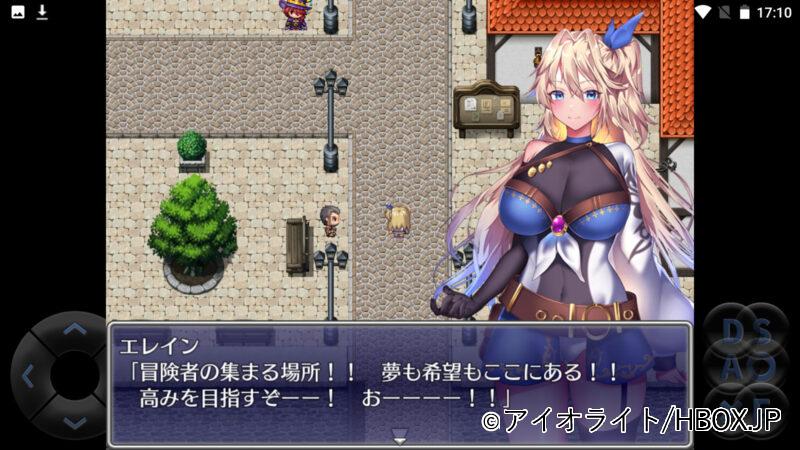Screen dimensions: 800x450
Task: Open the download notification icon in status bar
Action: [42, 12]
